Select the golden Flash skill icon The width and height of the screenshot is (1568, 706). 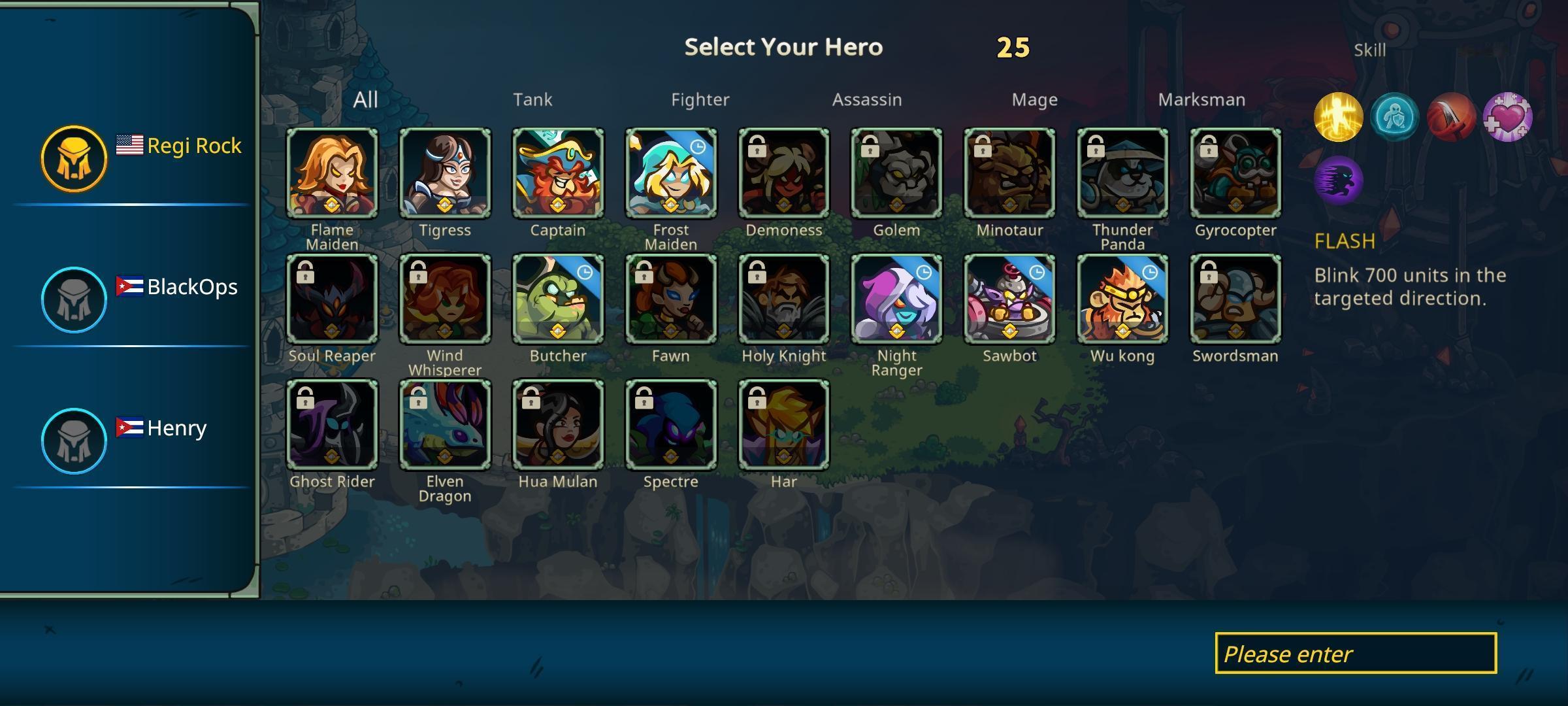[1338, 117]
